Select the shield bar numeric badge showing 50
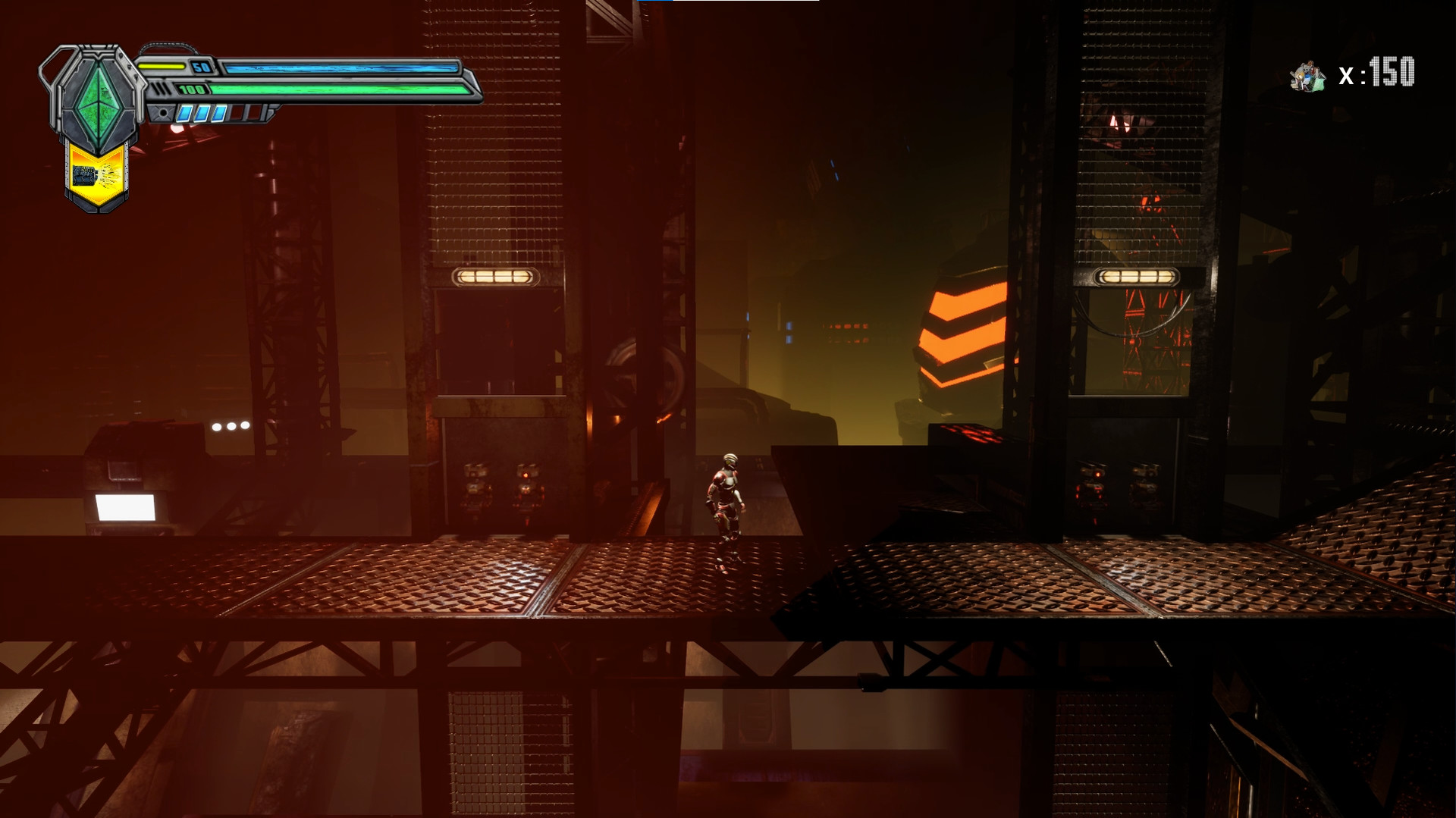1456x818 pixels. [x=199, y=67]
